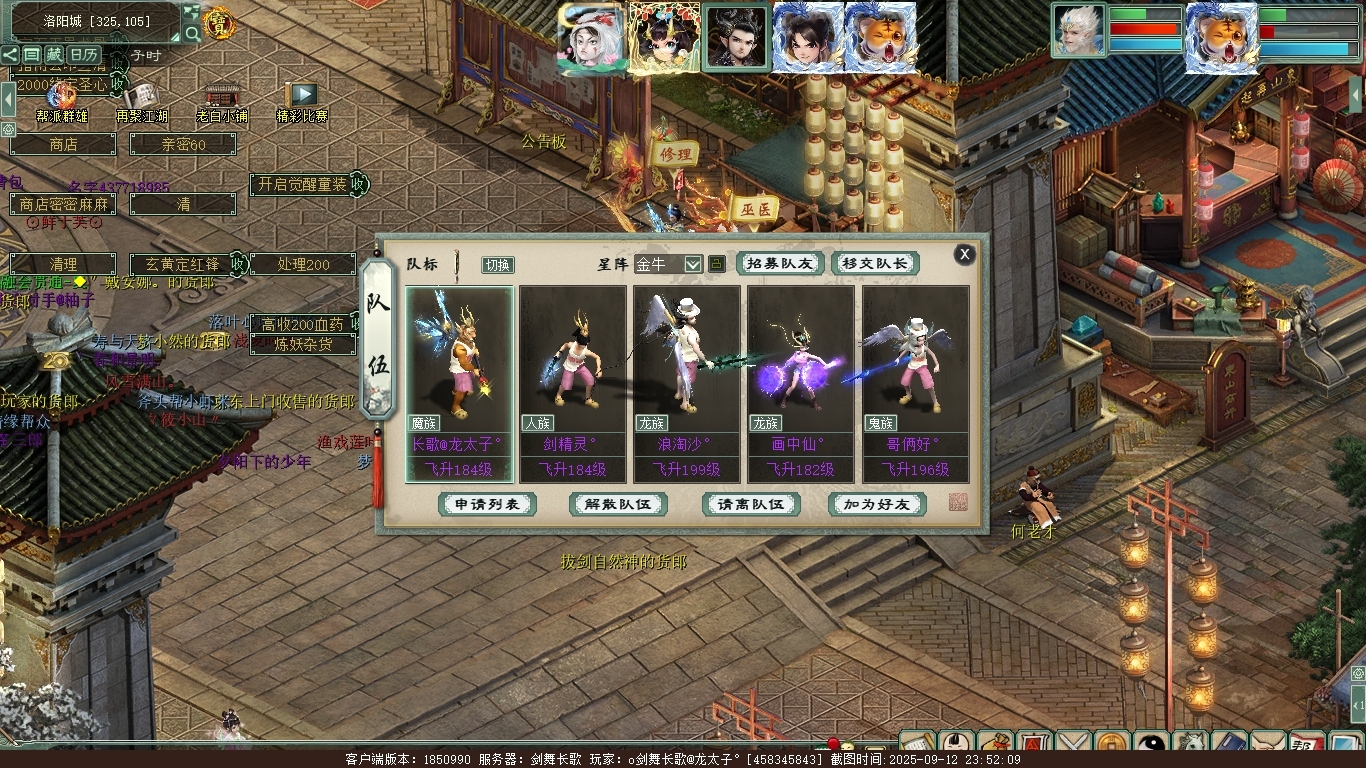Open the 老白小铺 shop icon
Image resolution: width=1366 pixels, height=768 pixels.
pyautogui.click(x=221, y=98)
